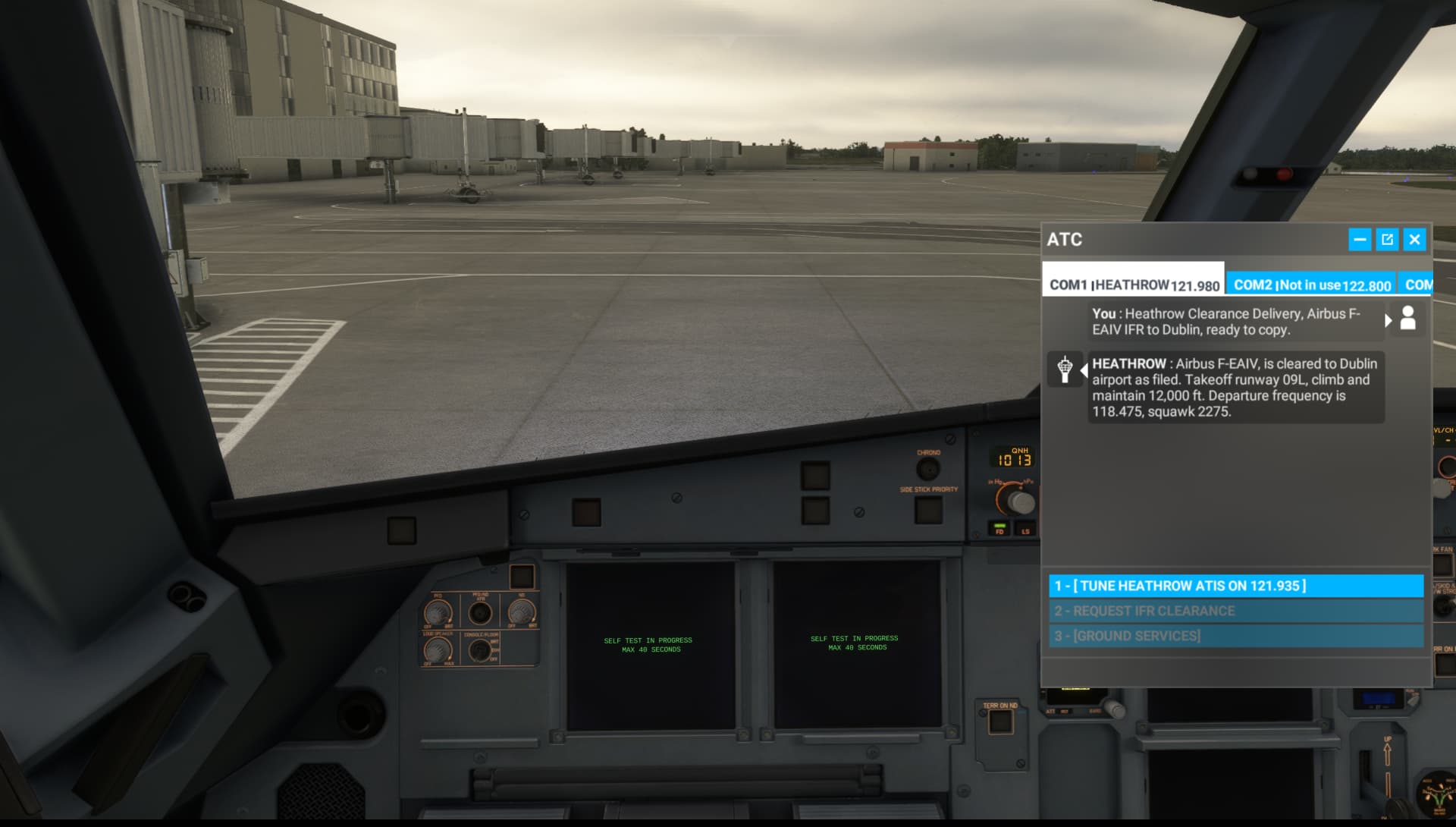Toggle the FD flight director button
The image size is (1456, 827).
coord(999,530)
